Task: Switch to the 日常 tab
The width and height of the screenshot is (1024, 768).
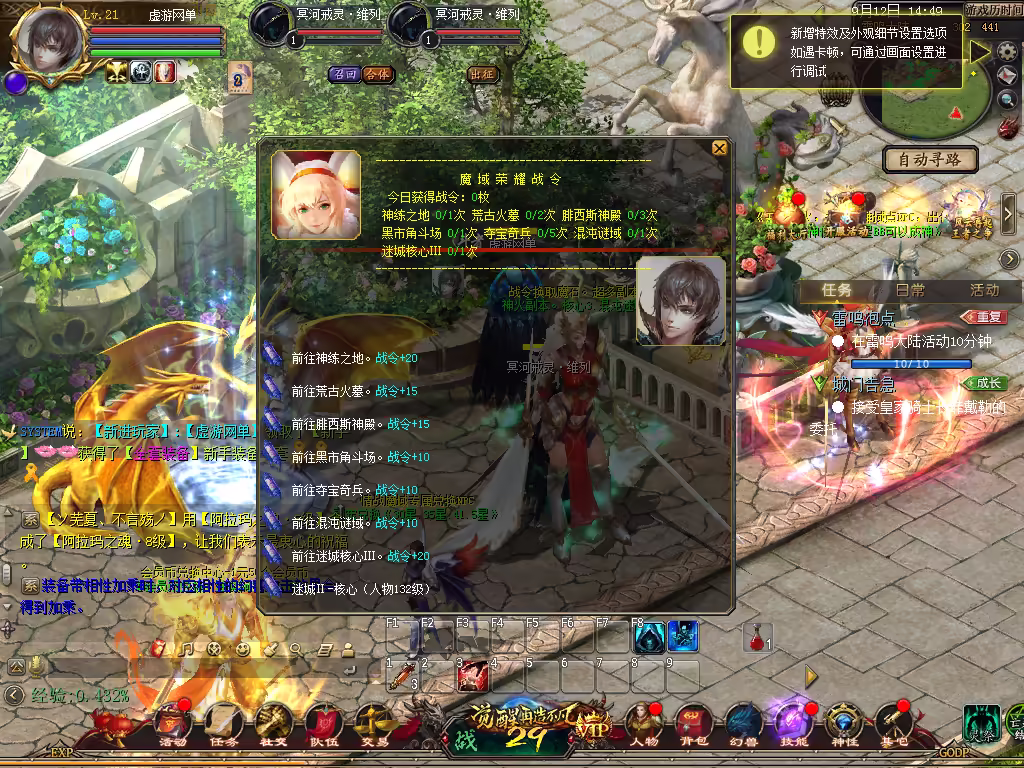Action: [x=910, y=290]
